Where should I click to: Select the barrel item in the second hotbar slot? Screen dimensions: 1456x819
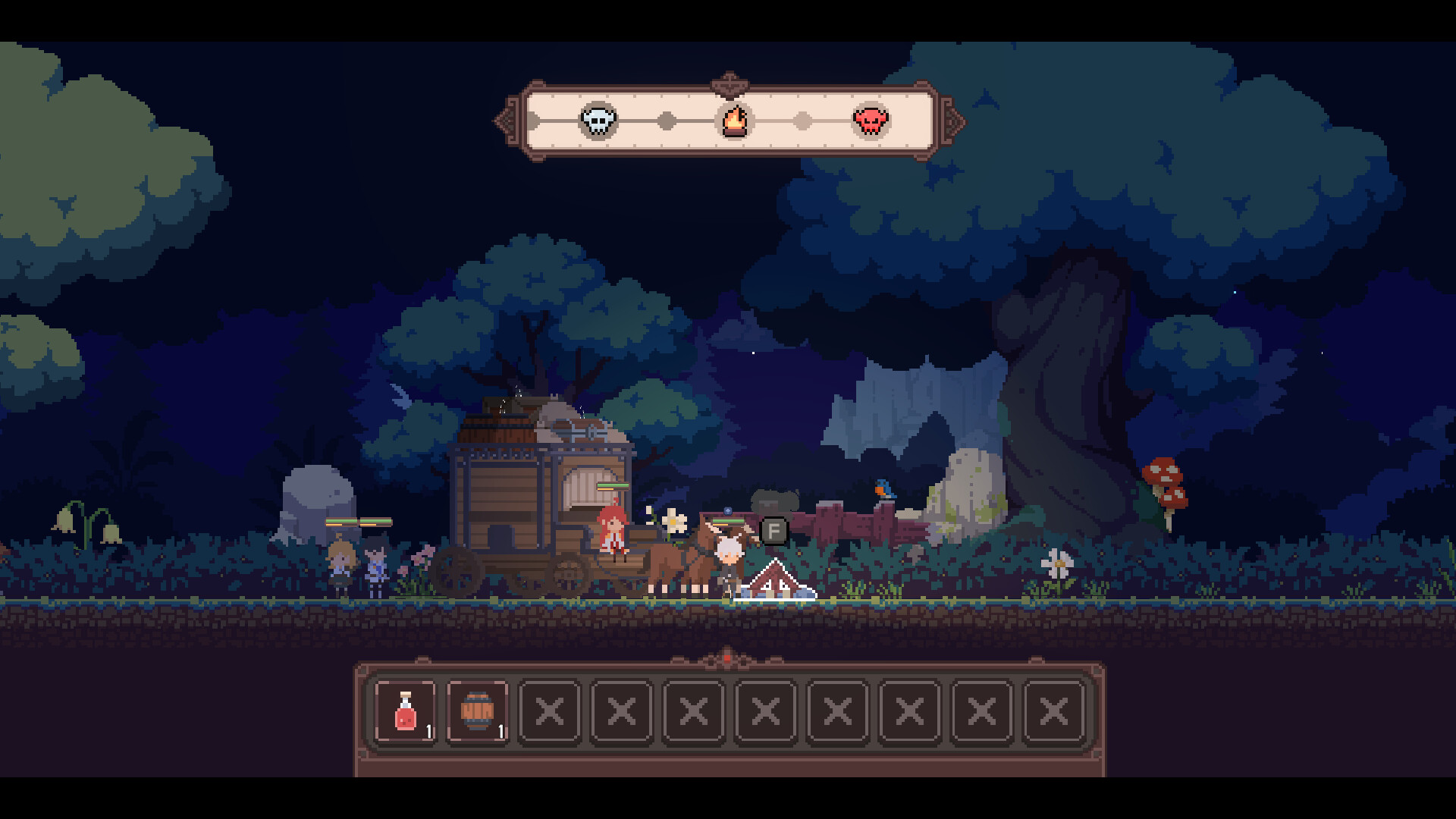[478, 711]
